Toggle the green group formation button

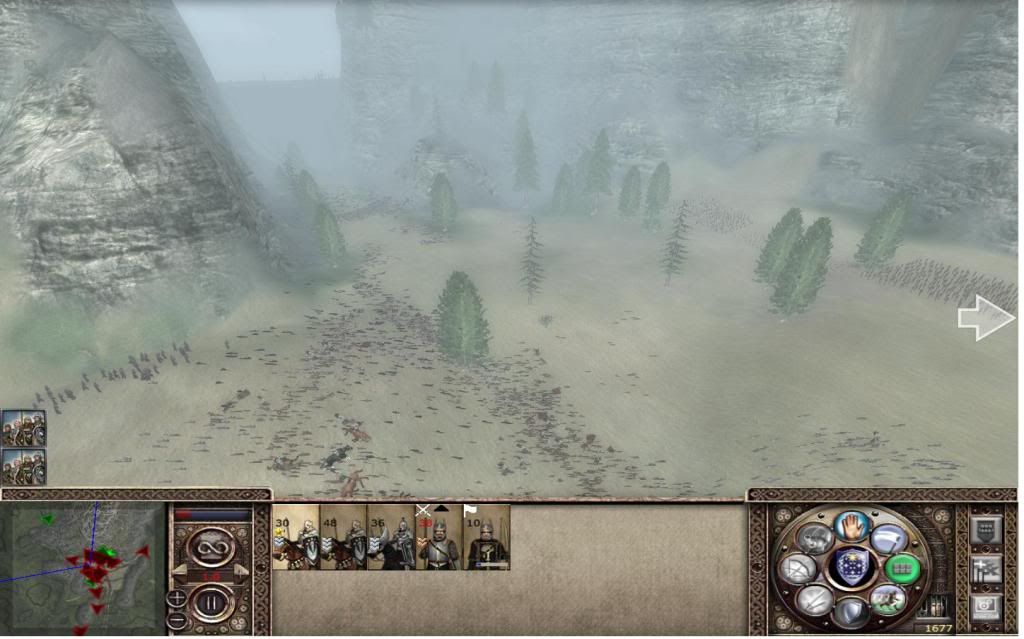pos(902,569)
